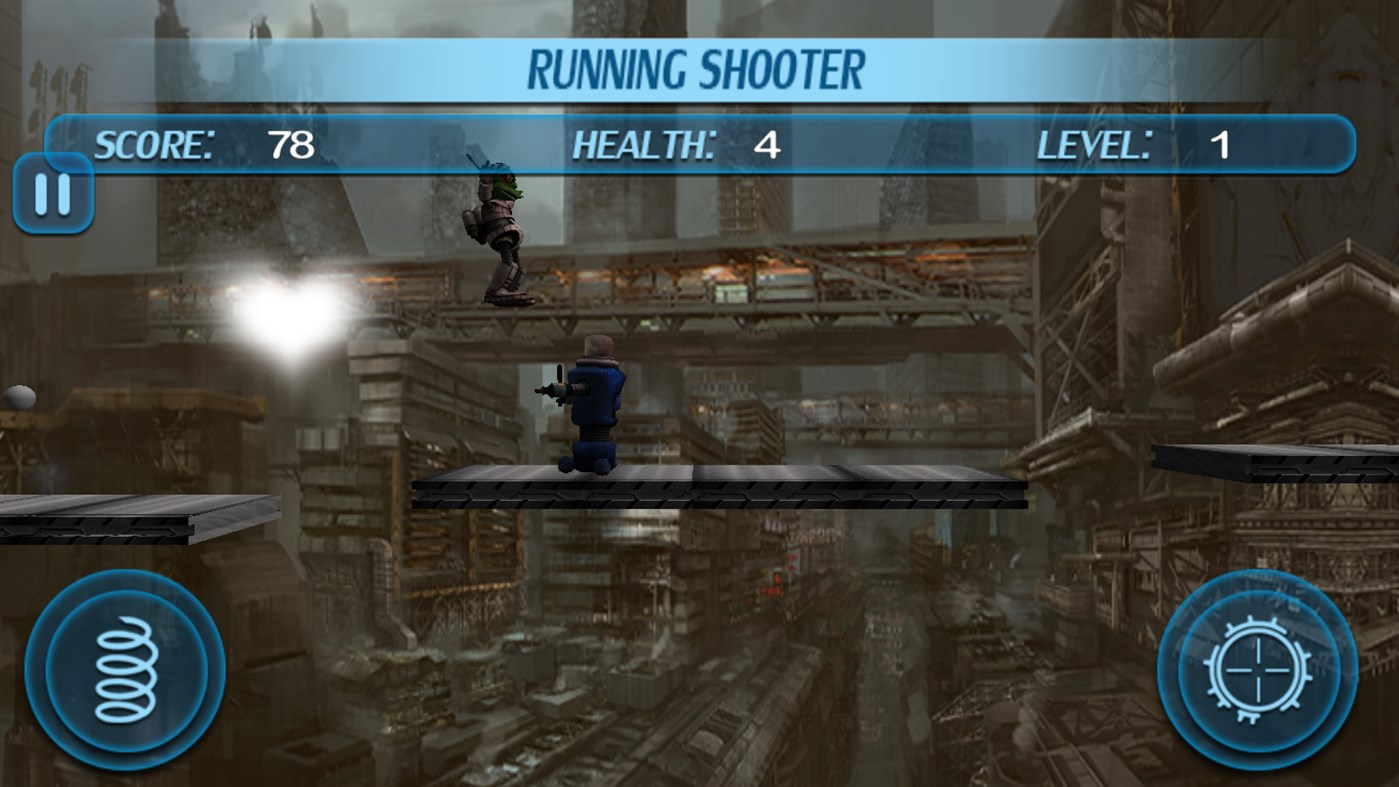Screen dimensions: 1399x787
Task: Click the score value 78
Action: 288,144
